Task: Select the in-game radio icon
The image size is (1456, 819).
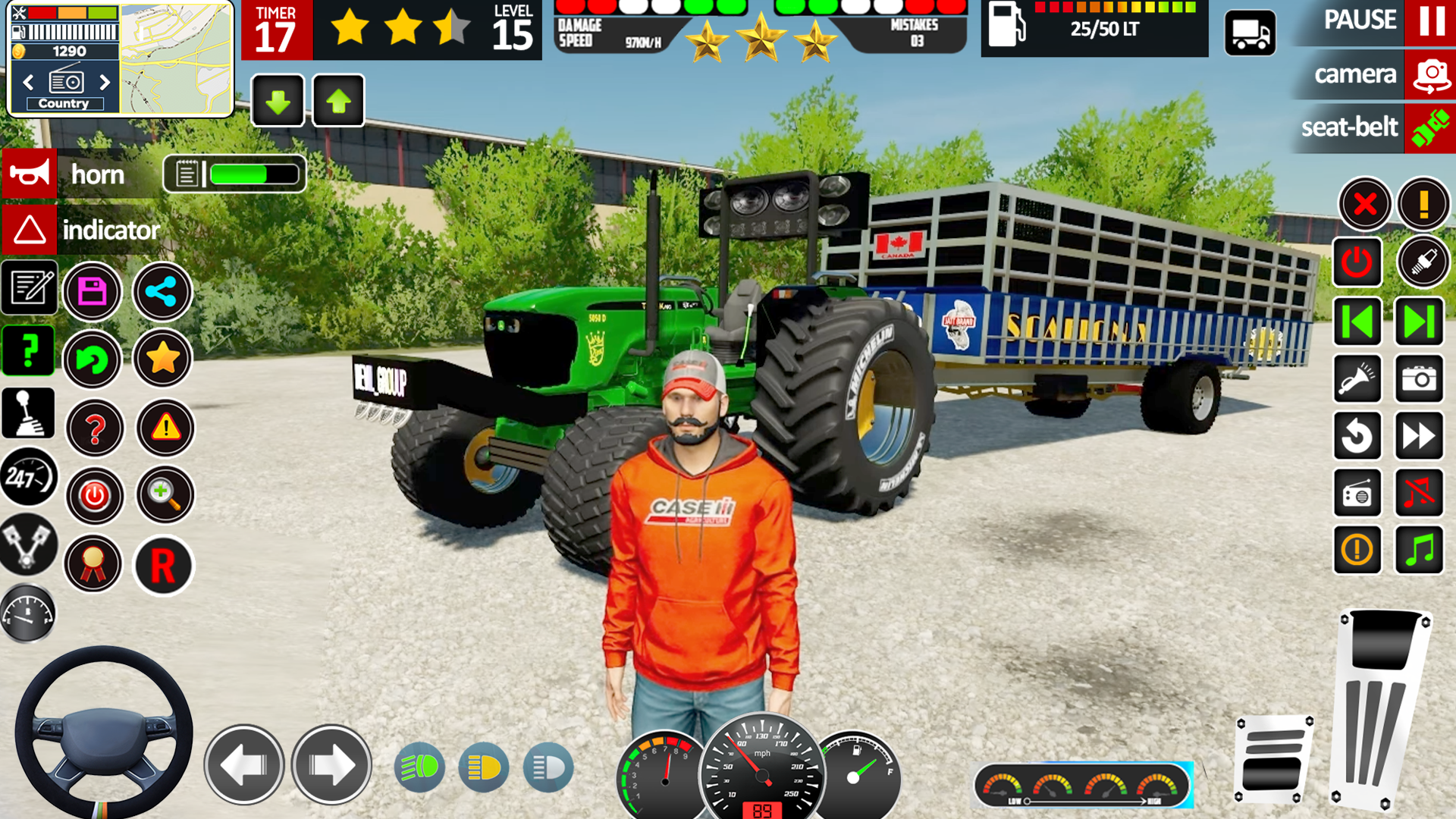Action: point(1357,494)
